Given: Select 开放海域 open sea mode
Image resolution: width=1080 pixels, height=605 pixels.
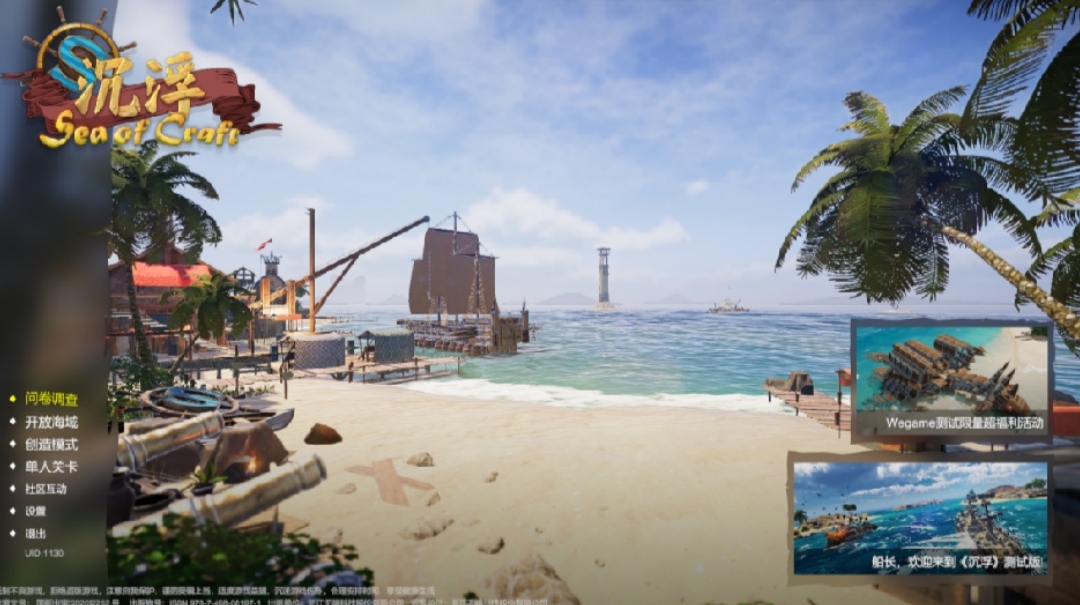Looking at the screenshot, I should point(51,422).
